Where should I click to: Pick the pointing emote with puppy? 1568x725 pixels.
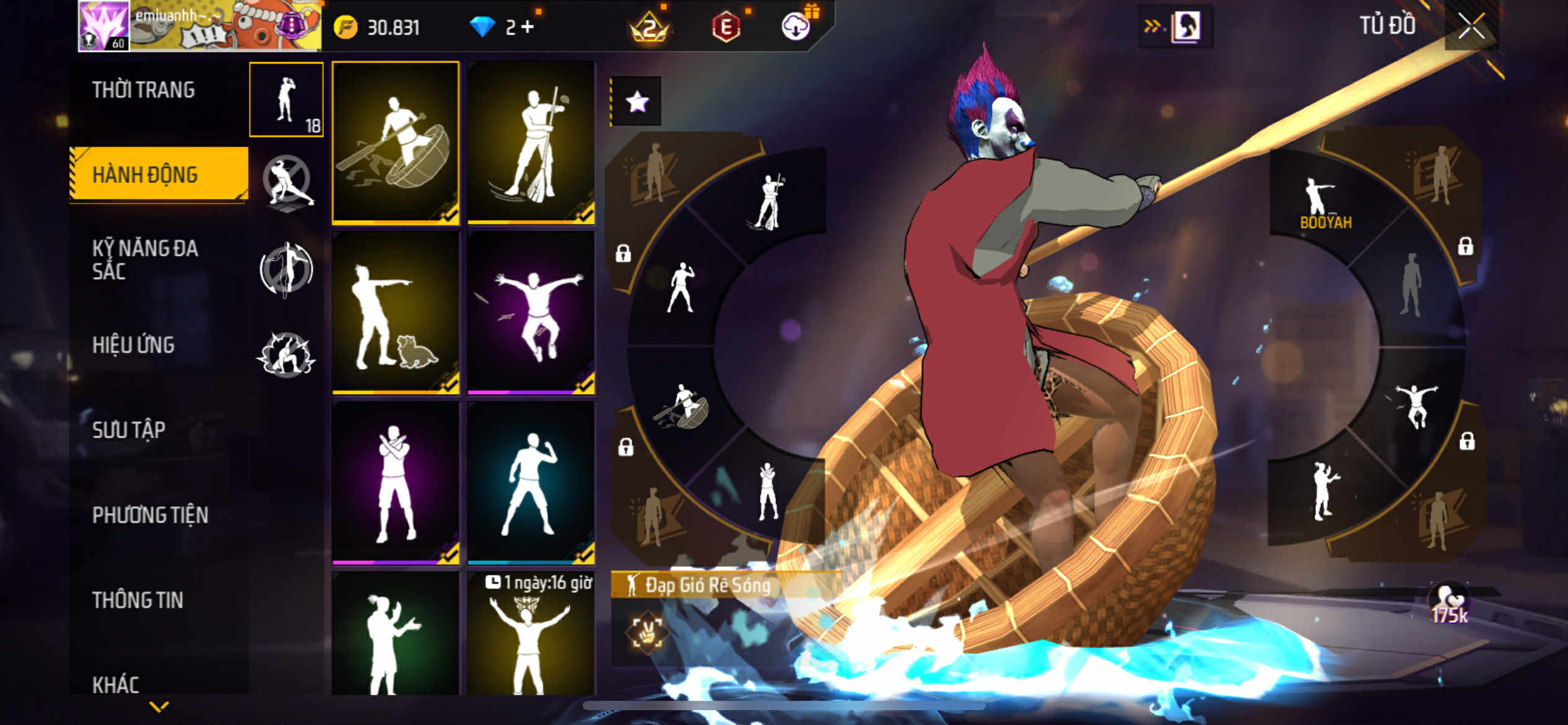(x=396, y=313)
